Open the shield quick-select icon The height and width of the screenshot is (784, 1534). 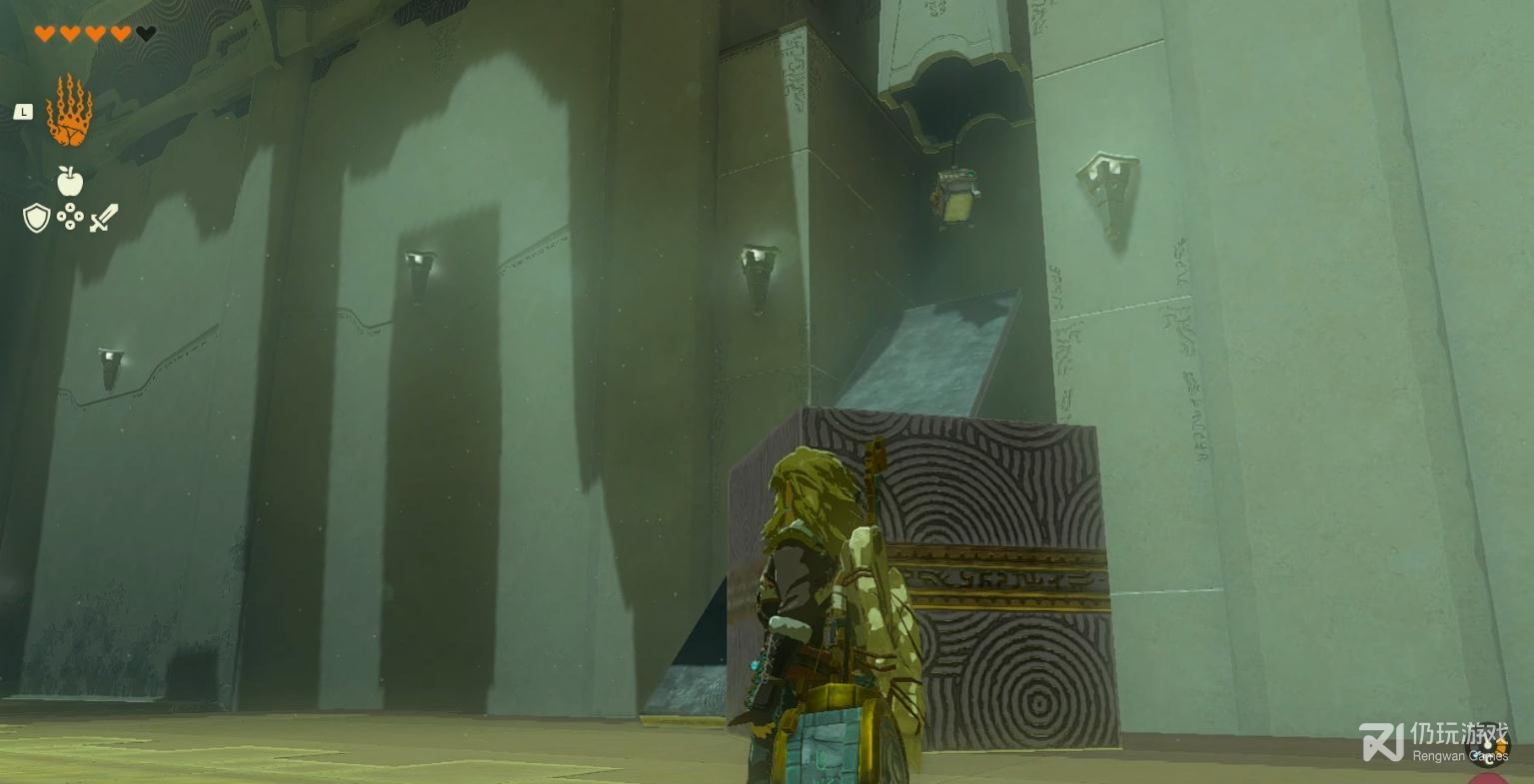tap(36, 218)
